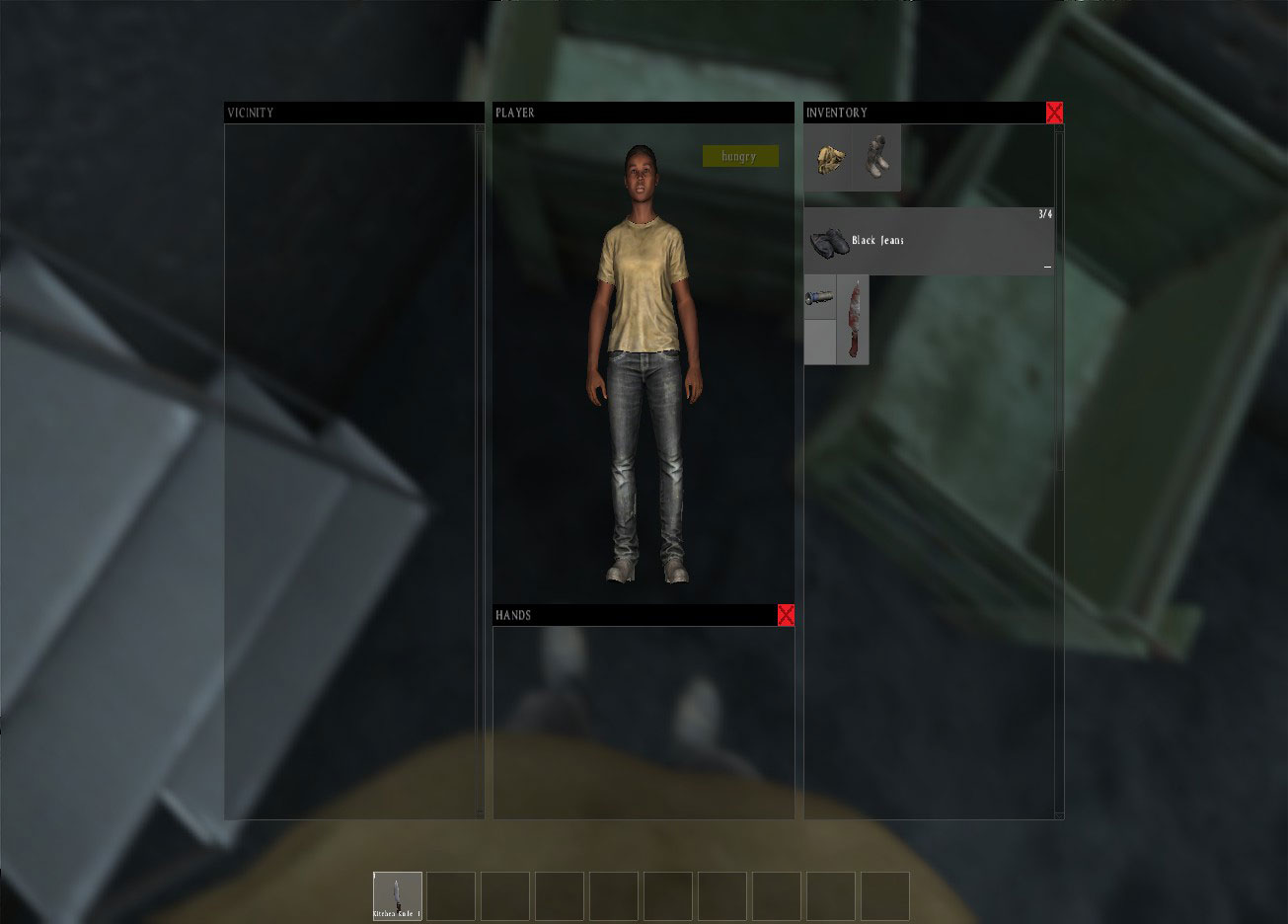The image size is (1288, 924).
Task: Select the second empty hotbar slot
Action: (x=451, y=896)
